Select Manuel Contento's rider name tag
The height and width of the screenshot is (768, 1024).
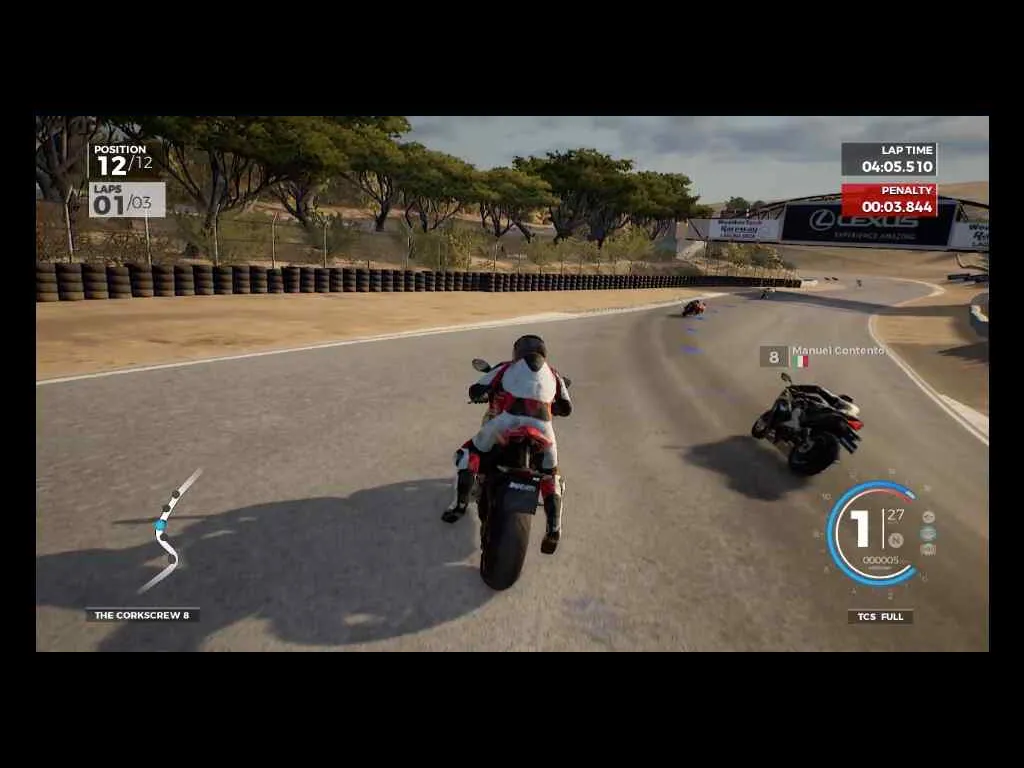point(838,351)
